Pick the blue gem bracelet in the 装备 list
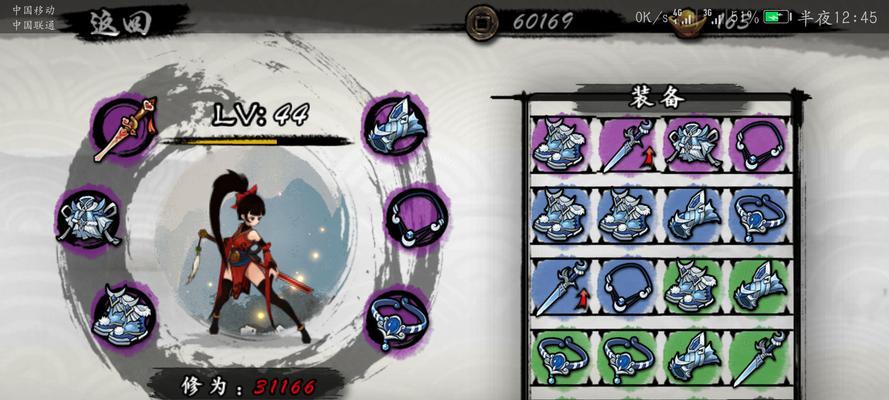The image size is (889, 400). point(758,214)
